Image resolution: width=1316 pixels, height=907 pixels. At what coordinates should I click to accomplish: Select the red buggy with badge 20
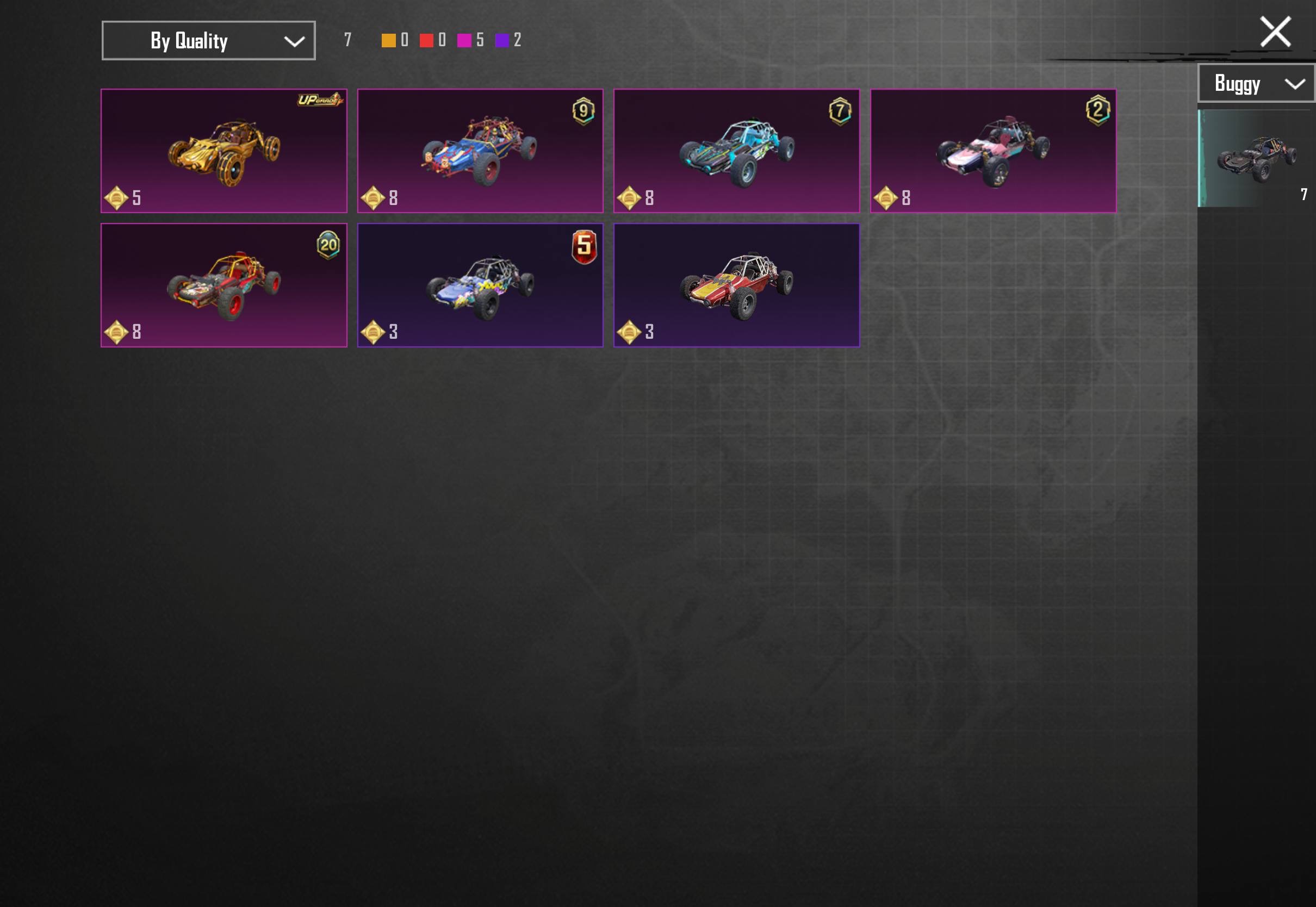coord(224,285)
